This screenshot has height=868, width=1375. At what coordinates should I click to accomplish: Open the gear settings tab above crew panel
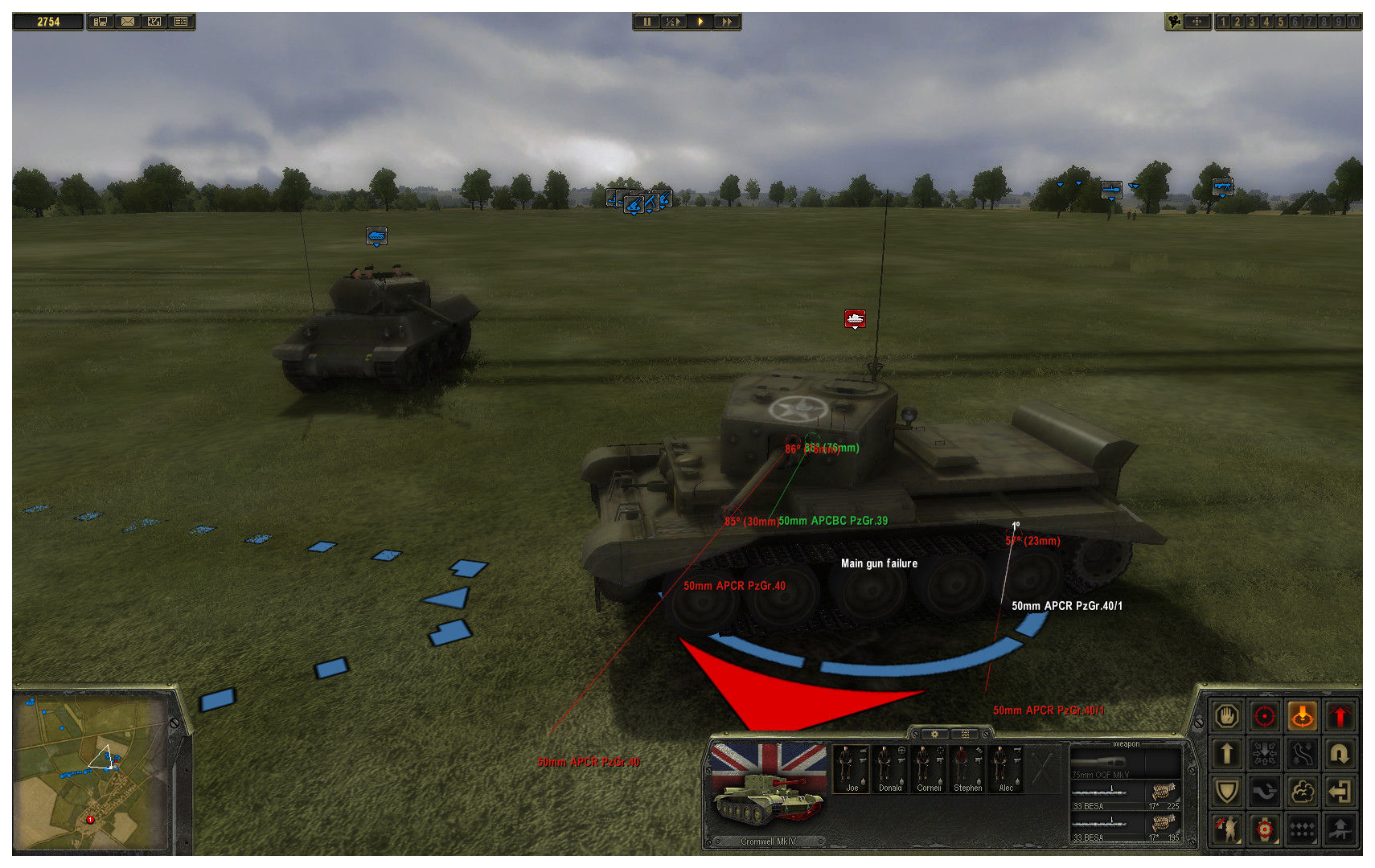pos(934,734)
